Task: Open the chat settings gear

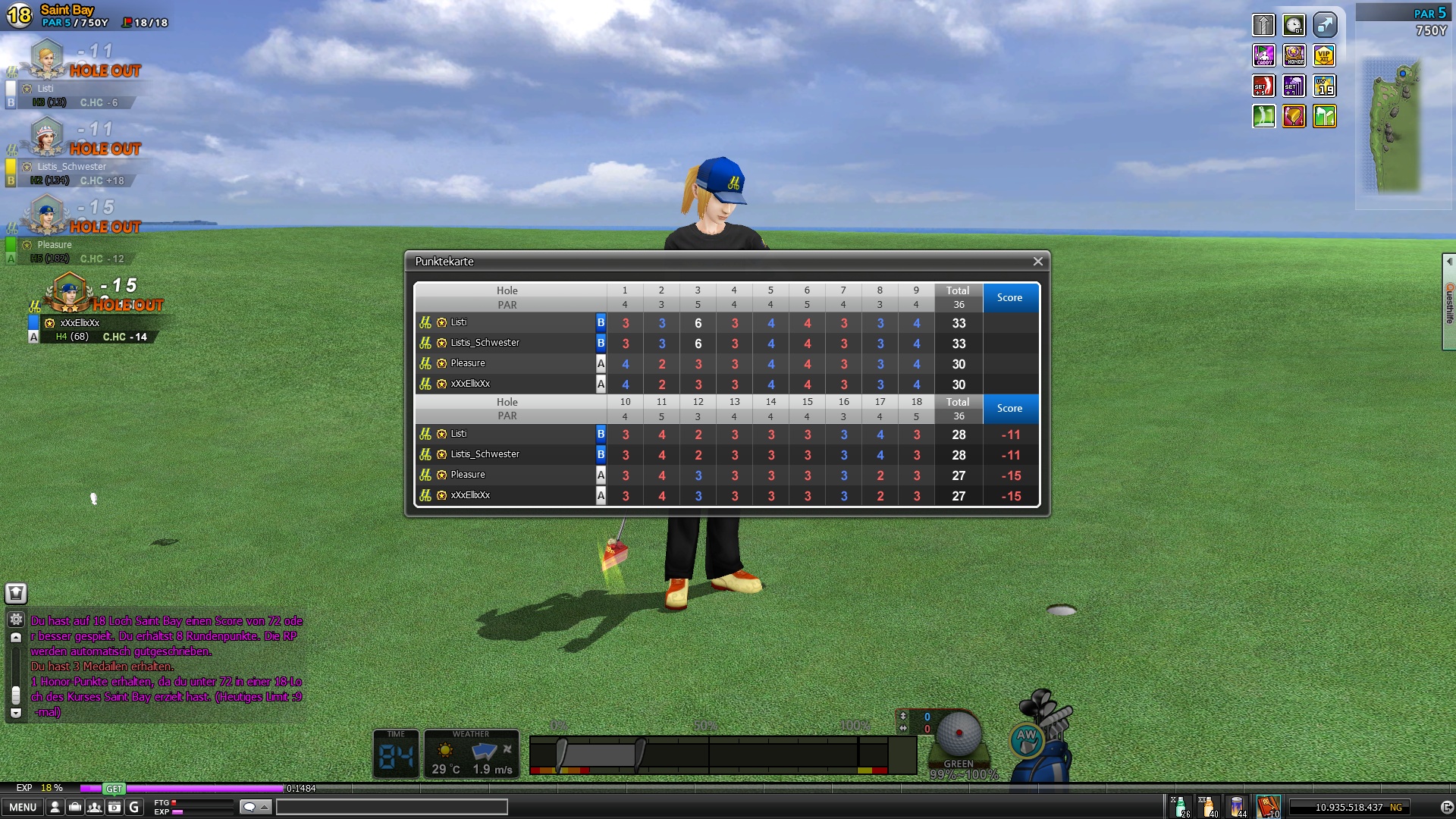Action: [x=16, y=620]
